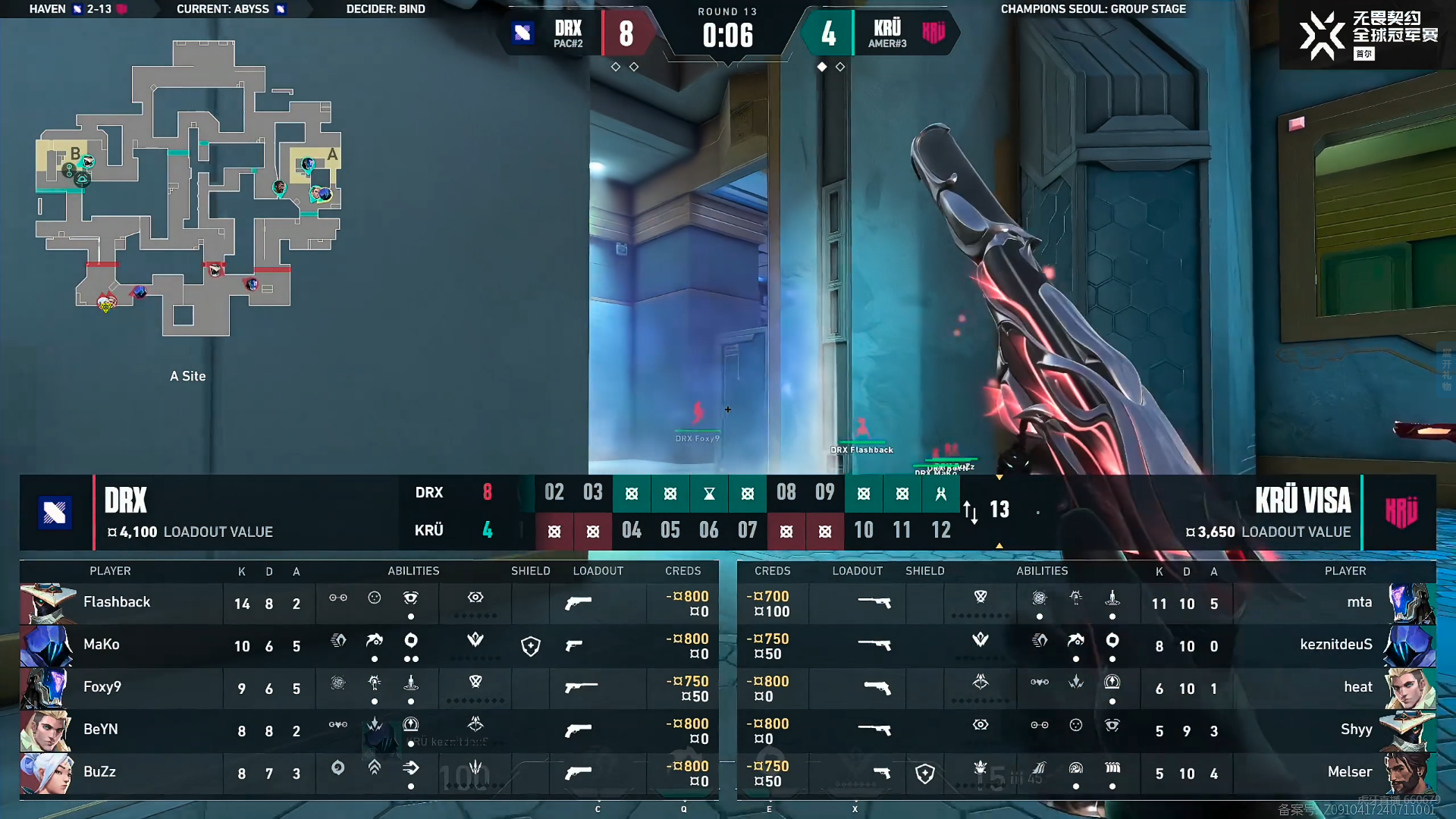Select MaKo's shield icon
The height and width of the screenshot is (819, 1456).
[531, 646]
